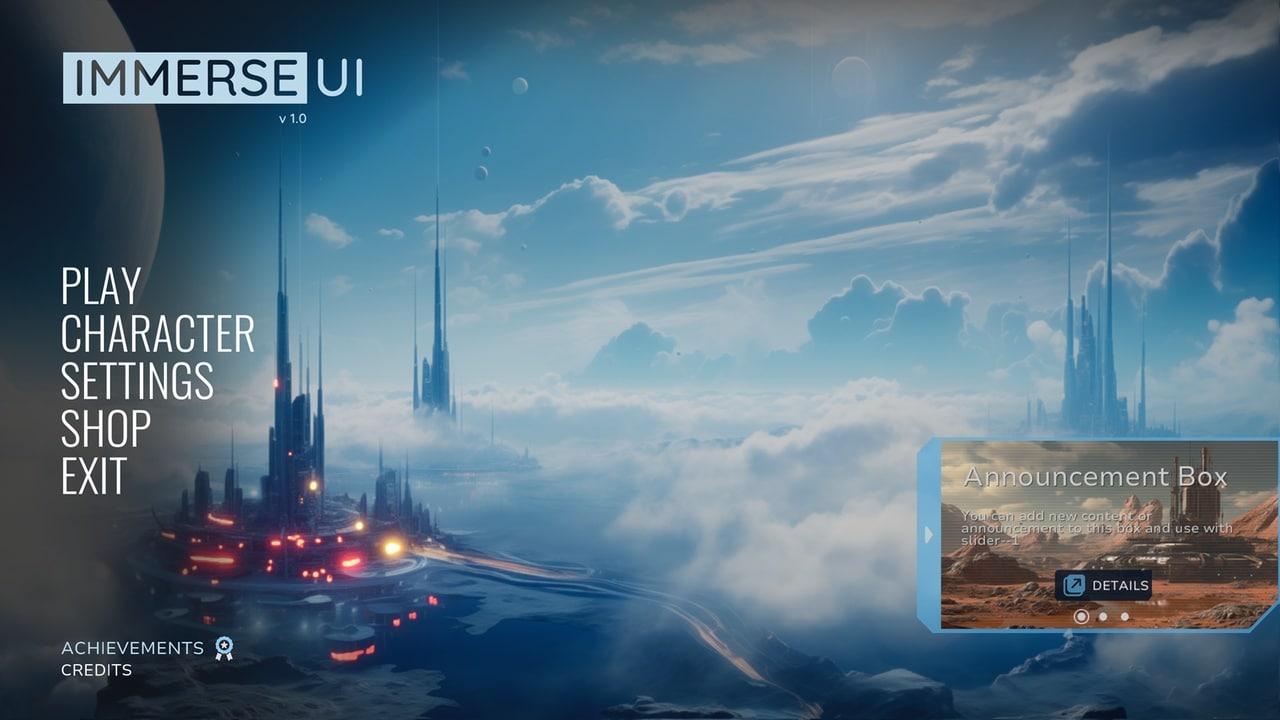Click the IMMERSE UI logo

point(215,77)
